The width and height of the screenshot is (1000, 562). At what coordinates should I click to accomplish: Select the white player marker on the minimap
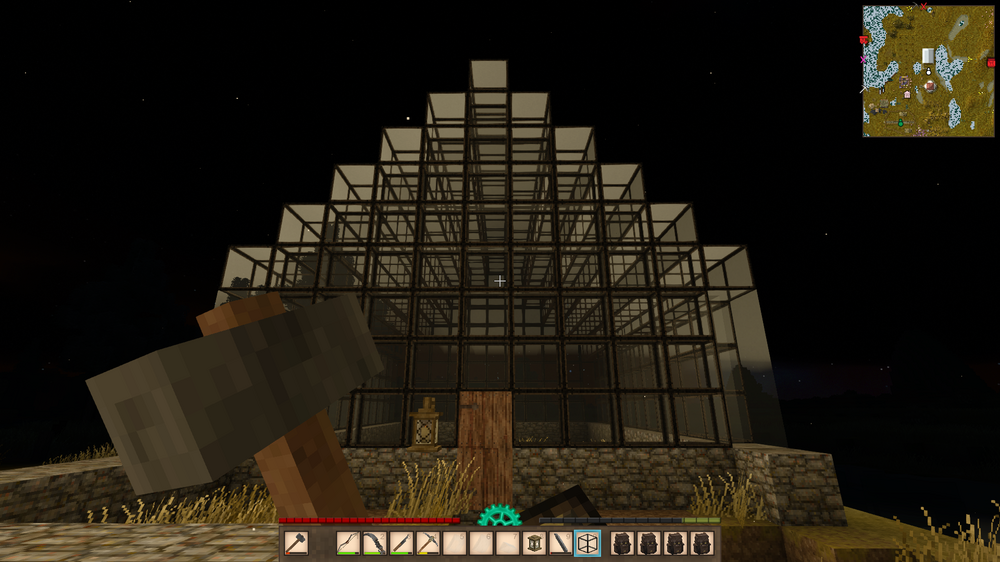click(x=928, y=71)
